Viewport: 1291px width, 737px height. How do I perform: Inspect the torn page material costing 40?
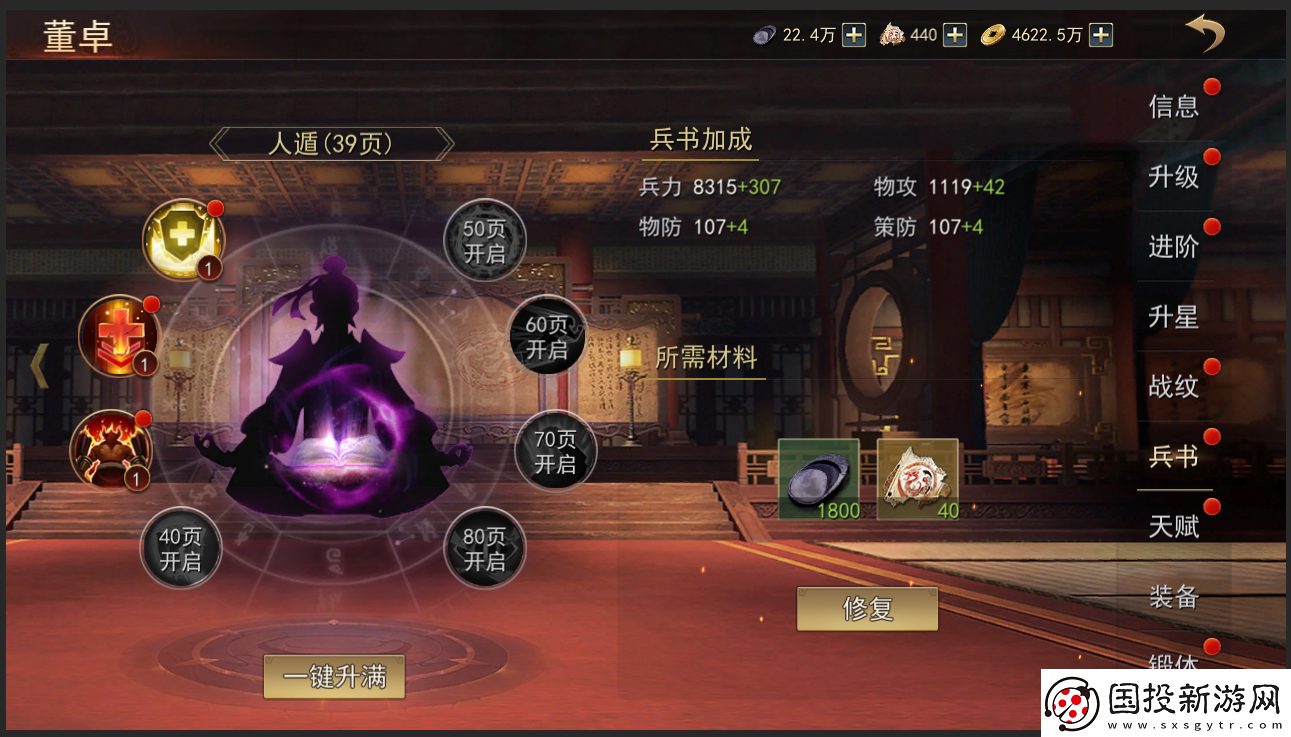[x=917, y=479]
